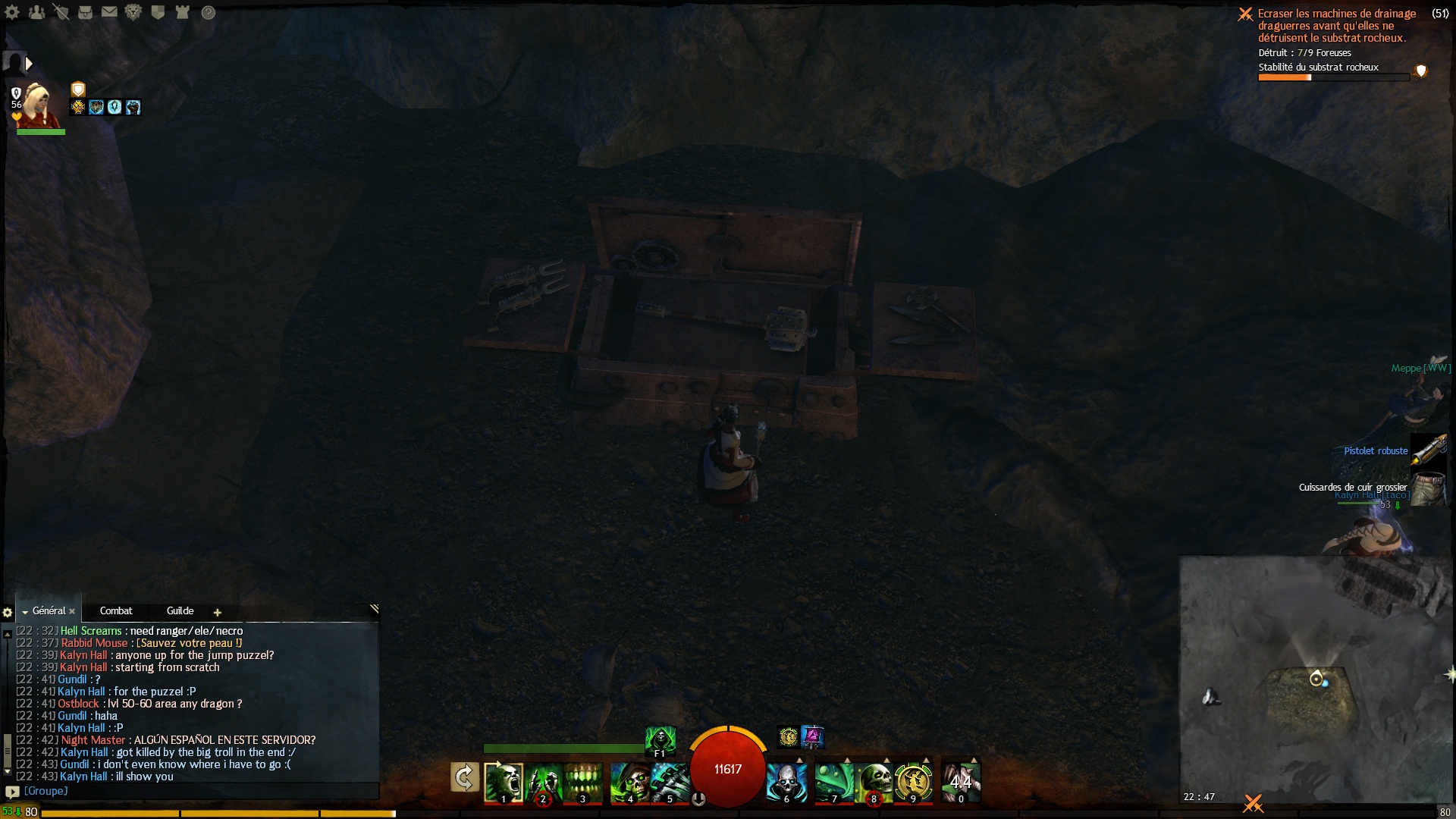Use the screaming face skill 1
Image resolution: width=1456 pixels, height=819 pixels.
504,782
